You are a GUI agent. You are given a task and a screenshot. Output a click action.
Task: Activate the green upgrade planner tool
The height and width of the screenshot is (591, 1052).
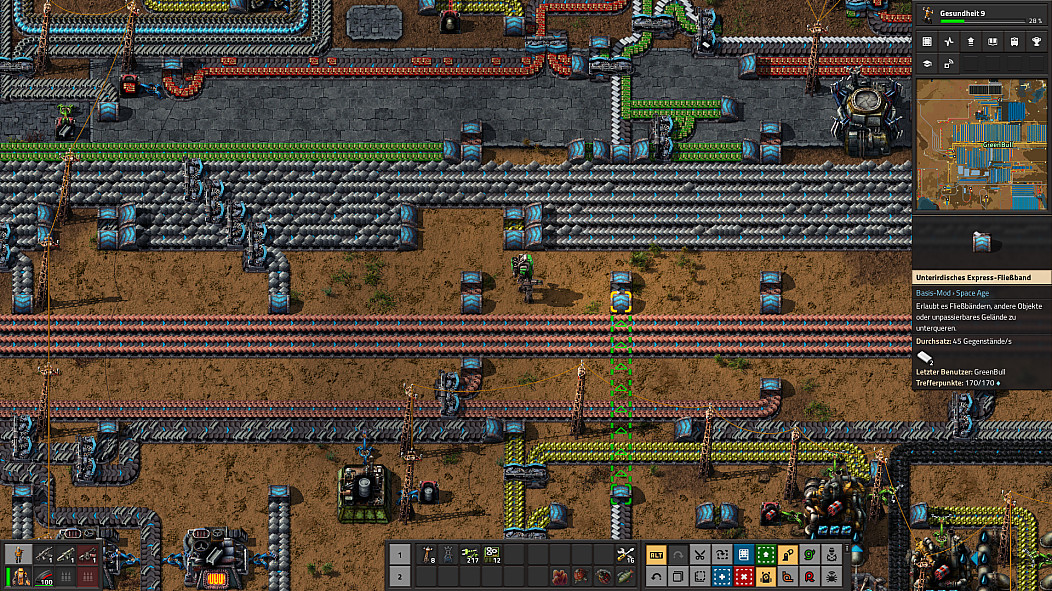point(765,554)
